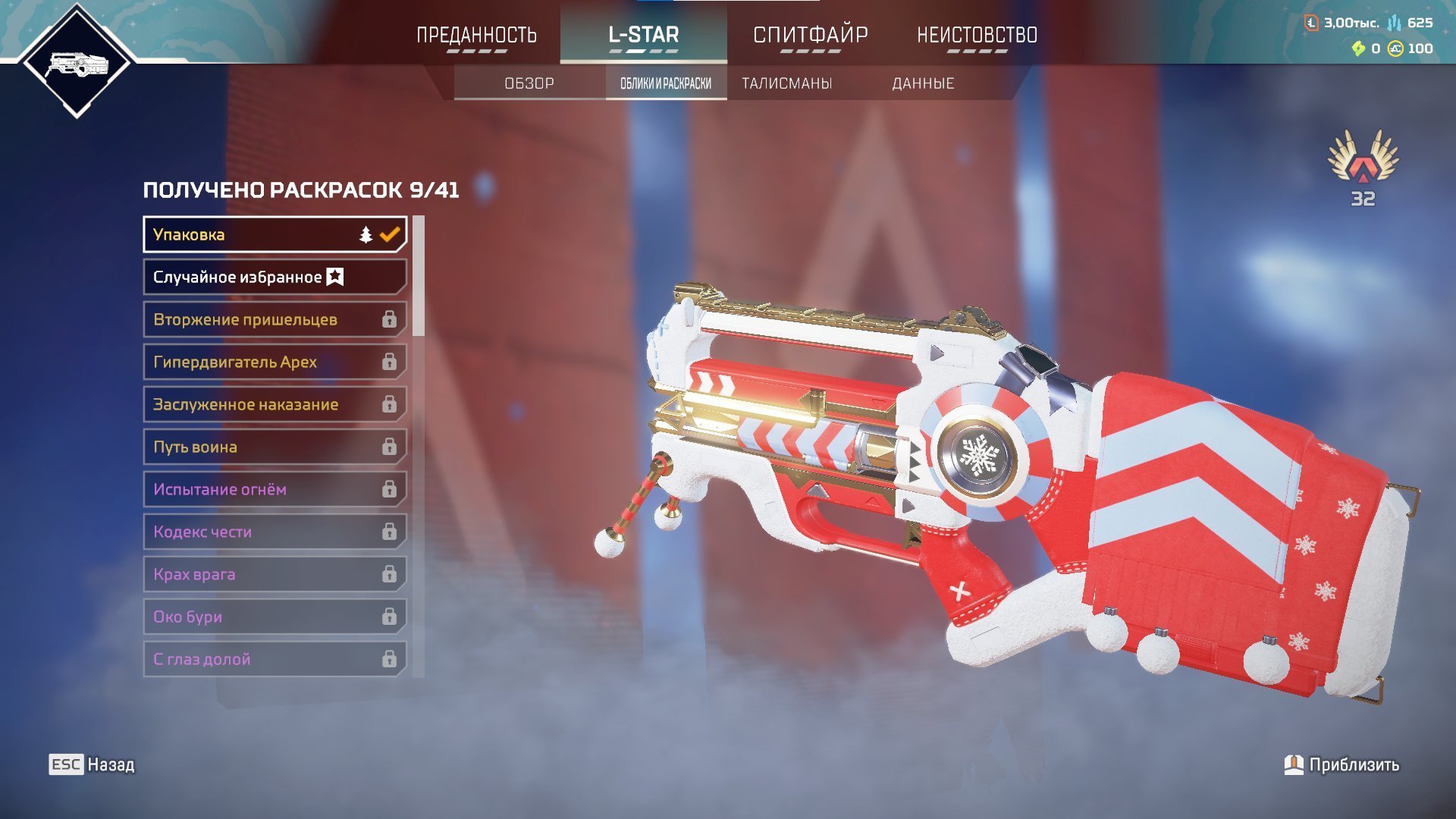This screenshot has height=819, width=1456.
Task: Choose the Кодекс чести skin
Action: (x=275, y=532)
